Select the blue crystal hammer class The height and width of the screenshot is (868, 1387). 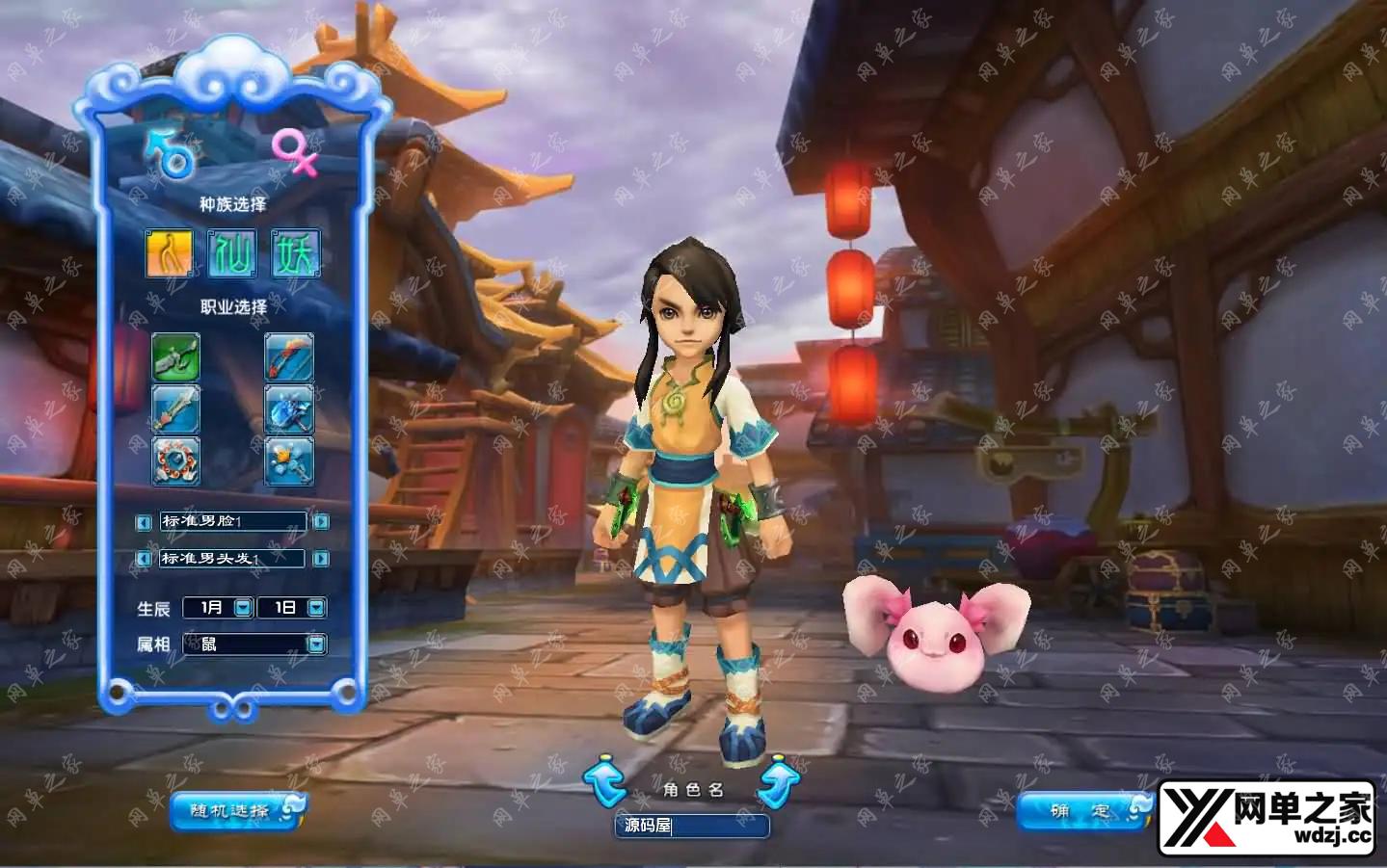click(x=289, y=409)
